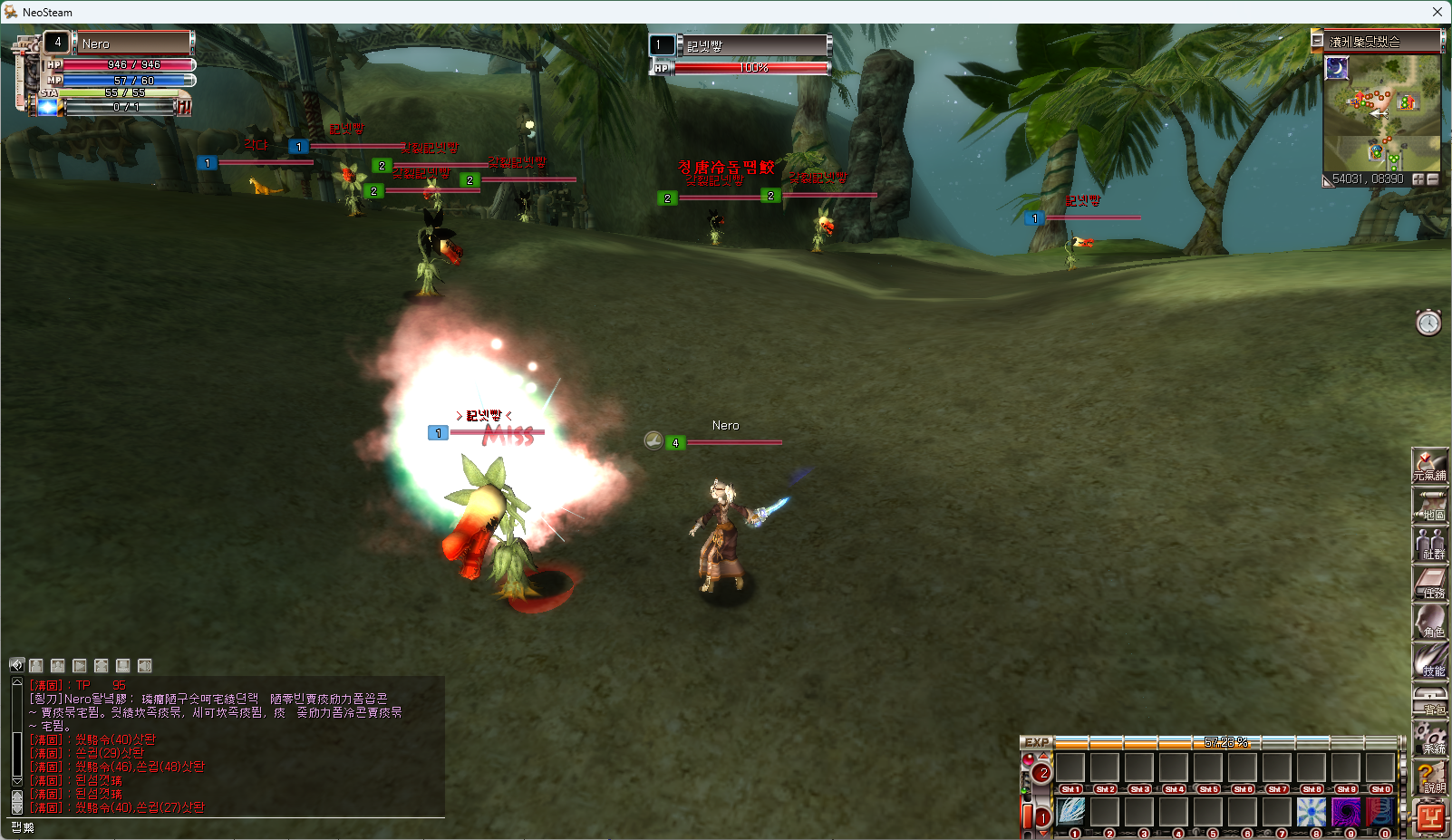Image resolution: width=1452 pixels, height=840 pixels.
Task: Open the 社群 community menu
Action: 1429,545
